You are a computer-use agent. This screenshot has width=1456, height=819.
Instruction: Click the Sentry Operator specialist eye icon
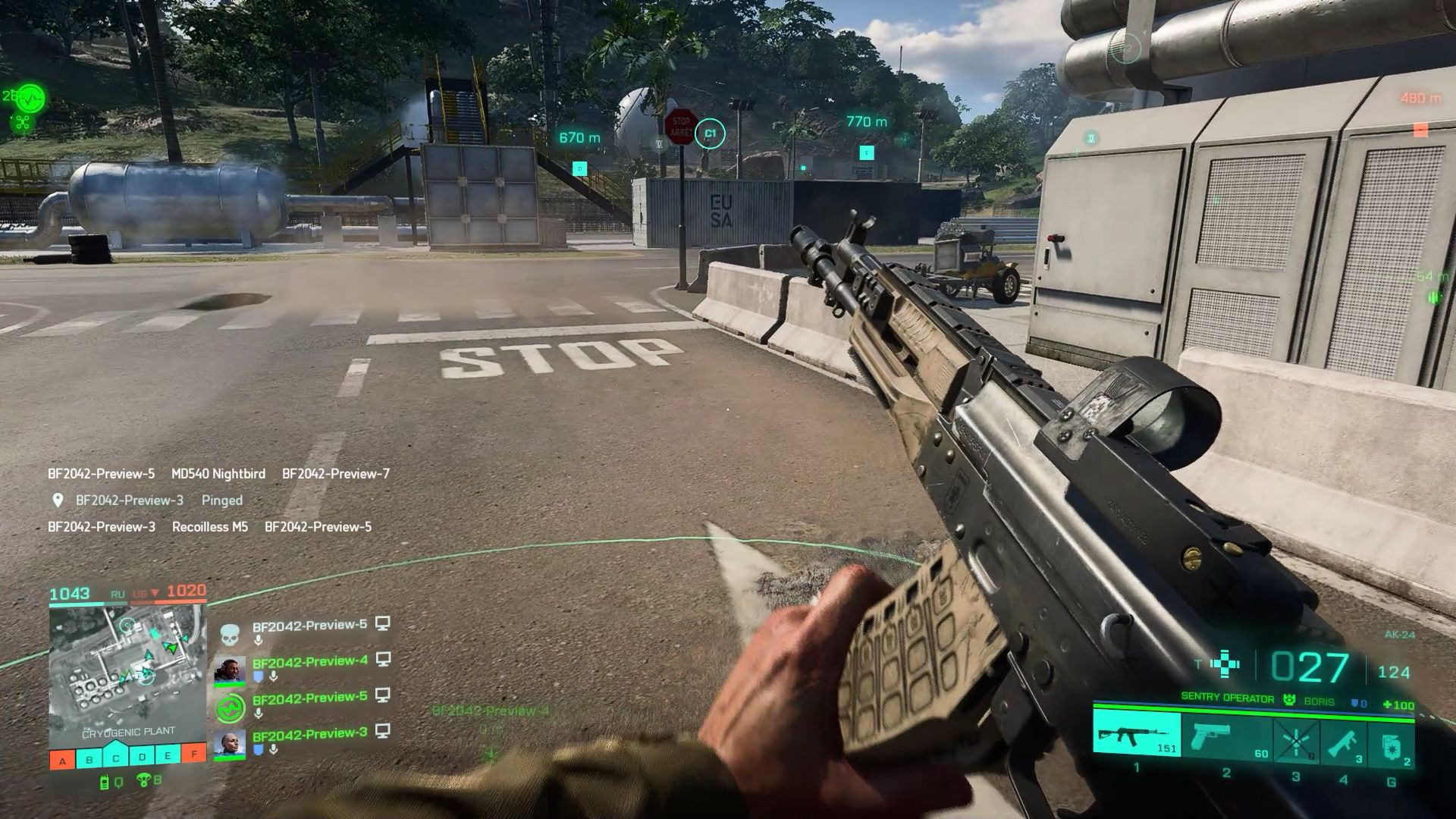[1288, 700]
